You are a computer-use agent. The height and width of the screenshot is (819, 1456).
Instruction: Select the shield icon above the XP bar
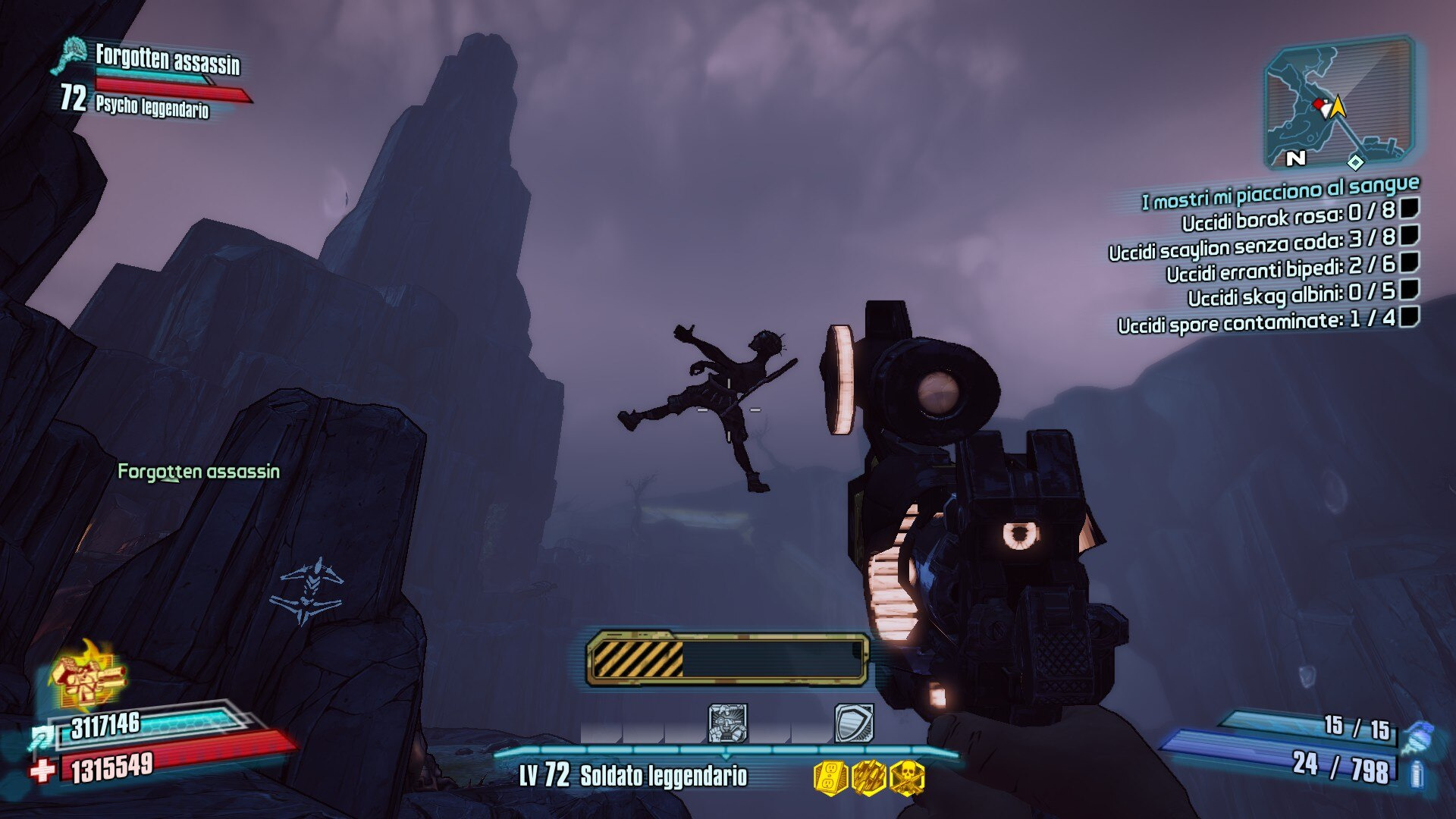pyautogui.click(x=854, y=723)
